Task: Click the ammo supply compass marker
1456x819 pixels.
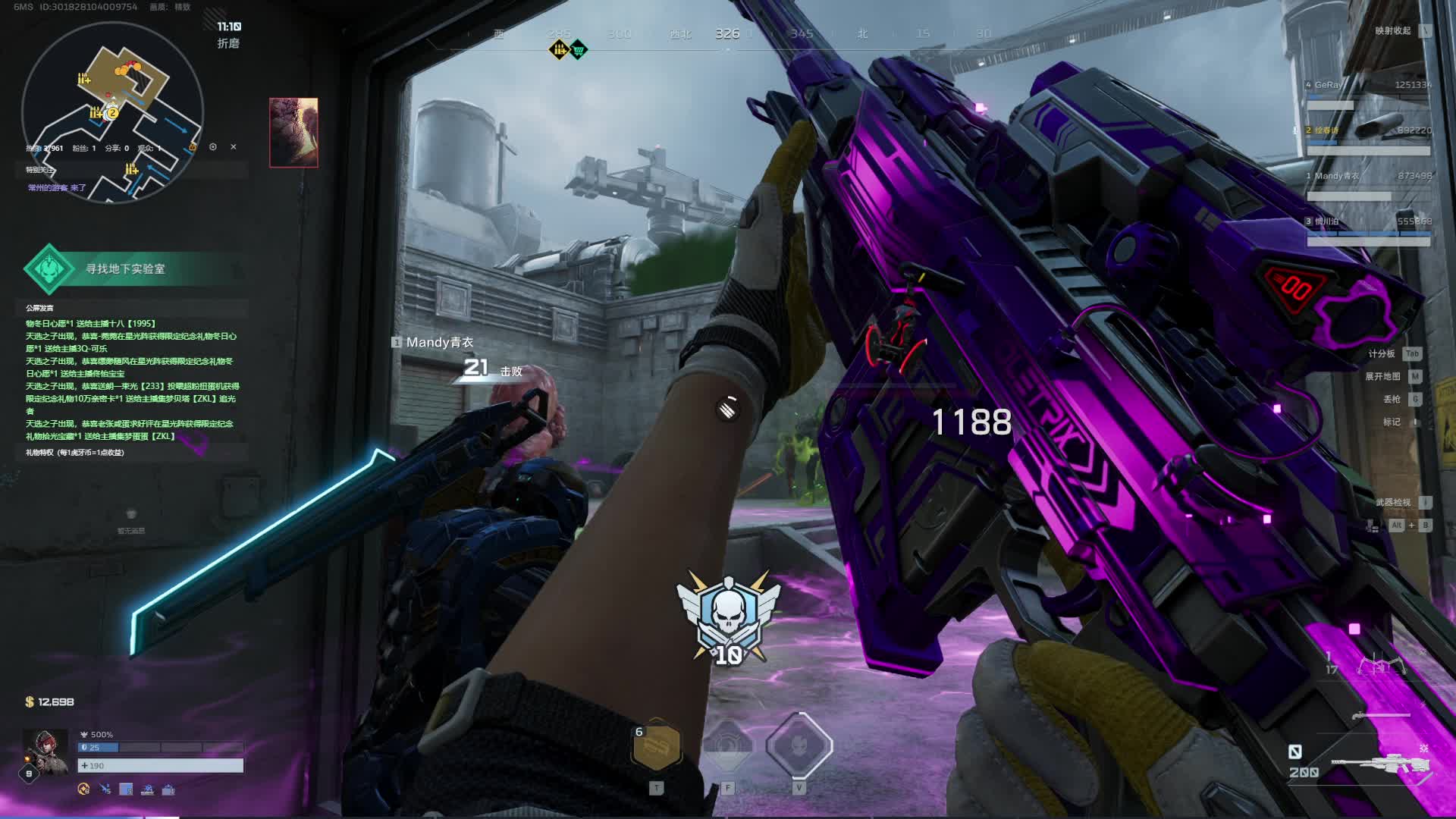Action: 559,50
